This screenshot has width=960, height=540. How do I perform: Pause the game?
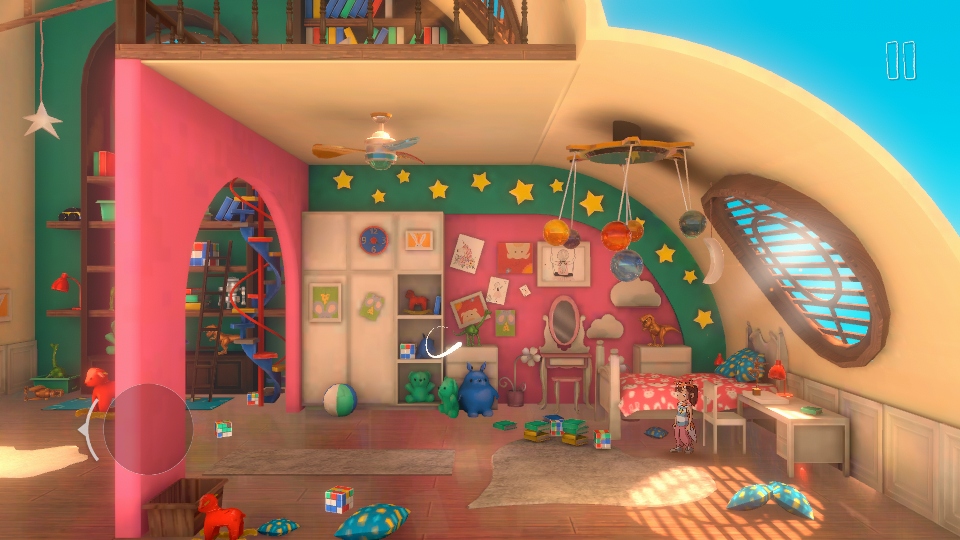900,60
